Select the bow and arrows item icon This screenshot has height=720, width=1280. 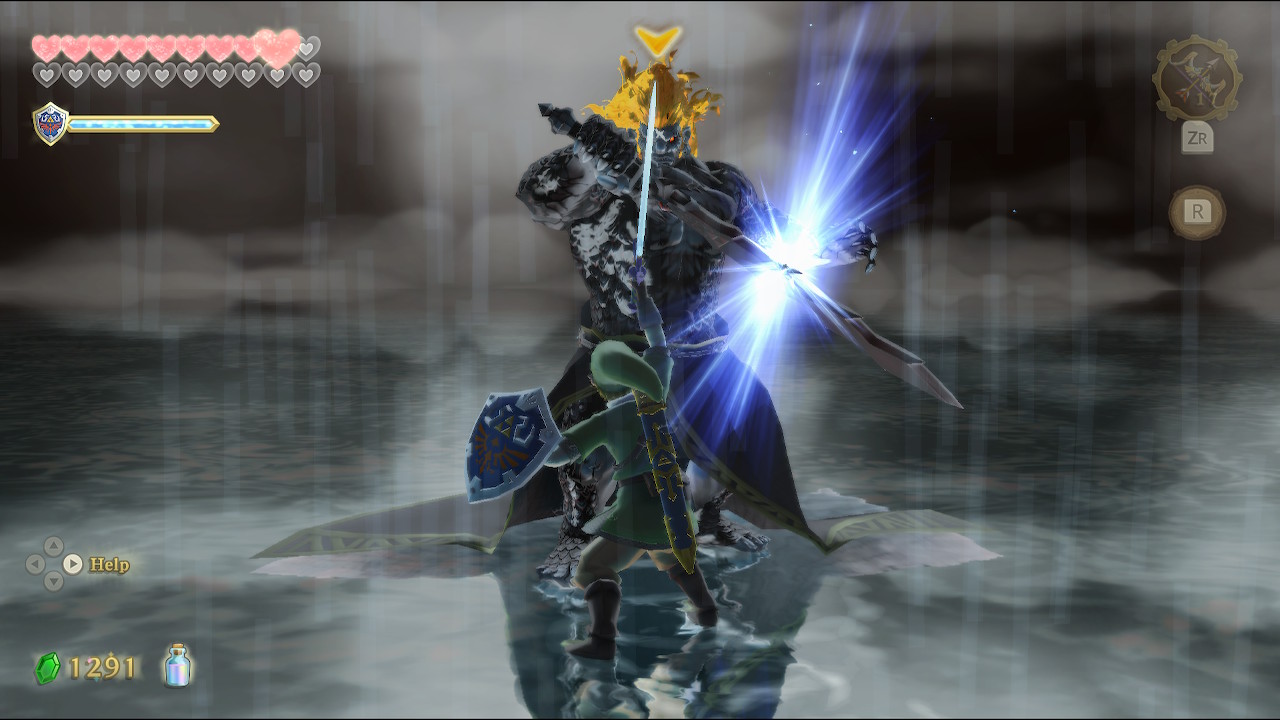click(x=1196, y=80)
